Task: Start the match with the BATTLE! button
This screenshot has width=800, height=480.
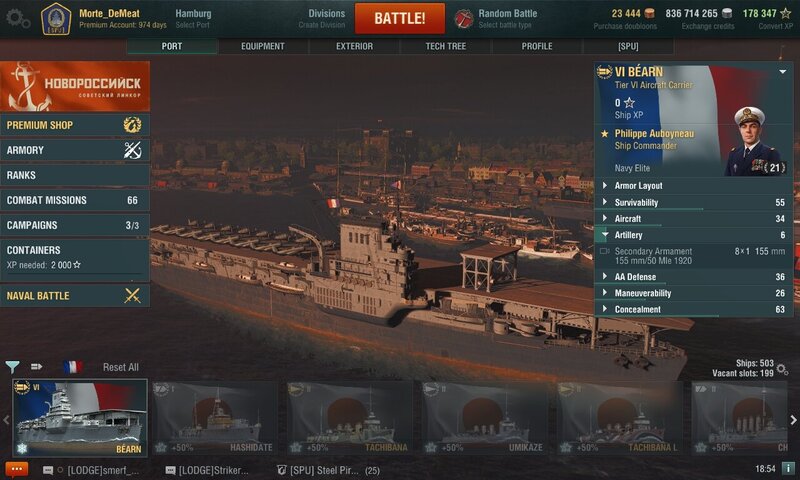Action: [x=400, y=18]
